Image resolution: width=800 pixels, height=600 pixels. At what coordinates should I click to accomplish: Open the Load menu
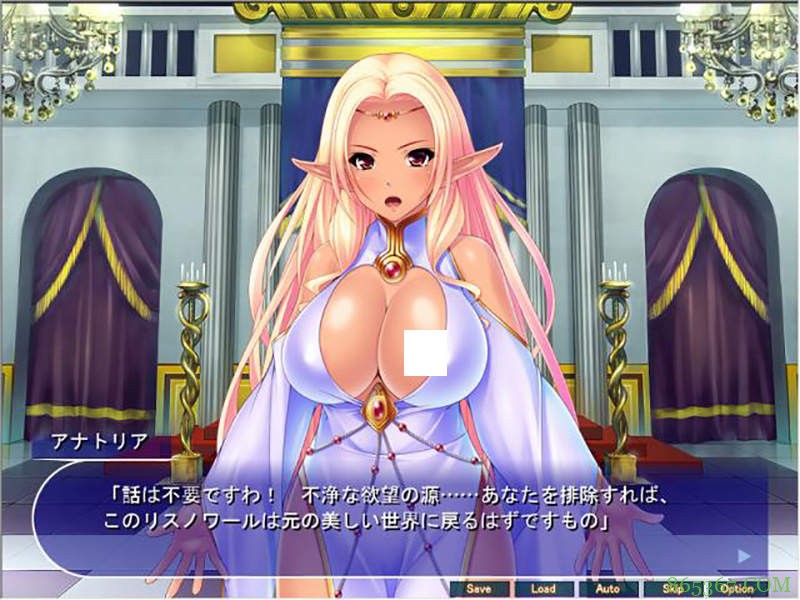pos(543,589)
